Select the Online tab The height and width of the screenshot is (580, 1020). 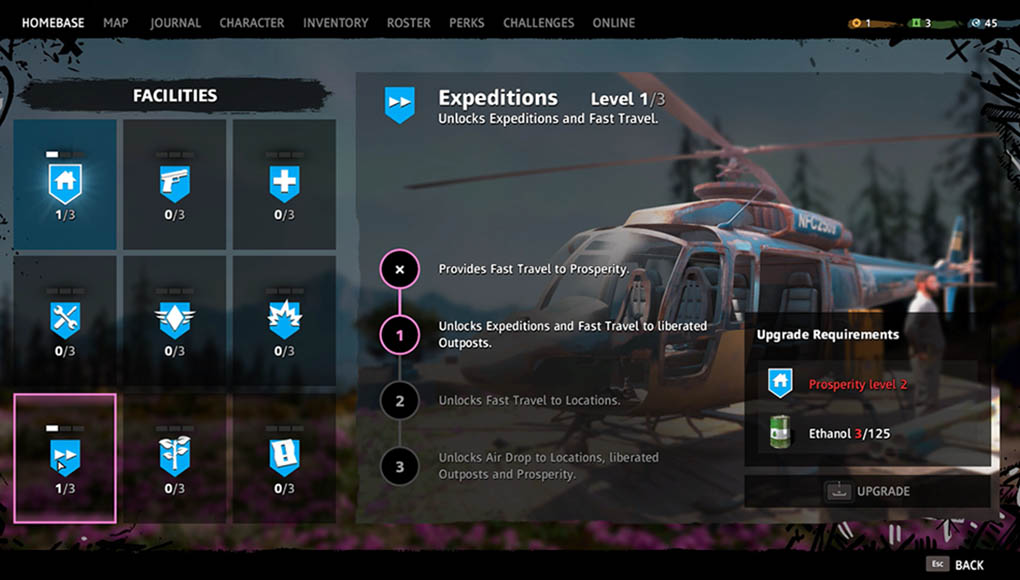pos(613,22)
